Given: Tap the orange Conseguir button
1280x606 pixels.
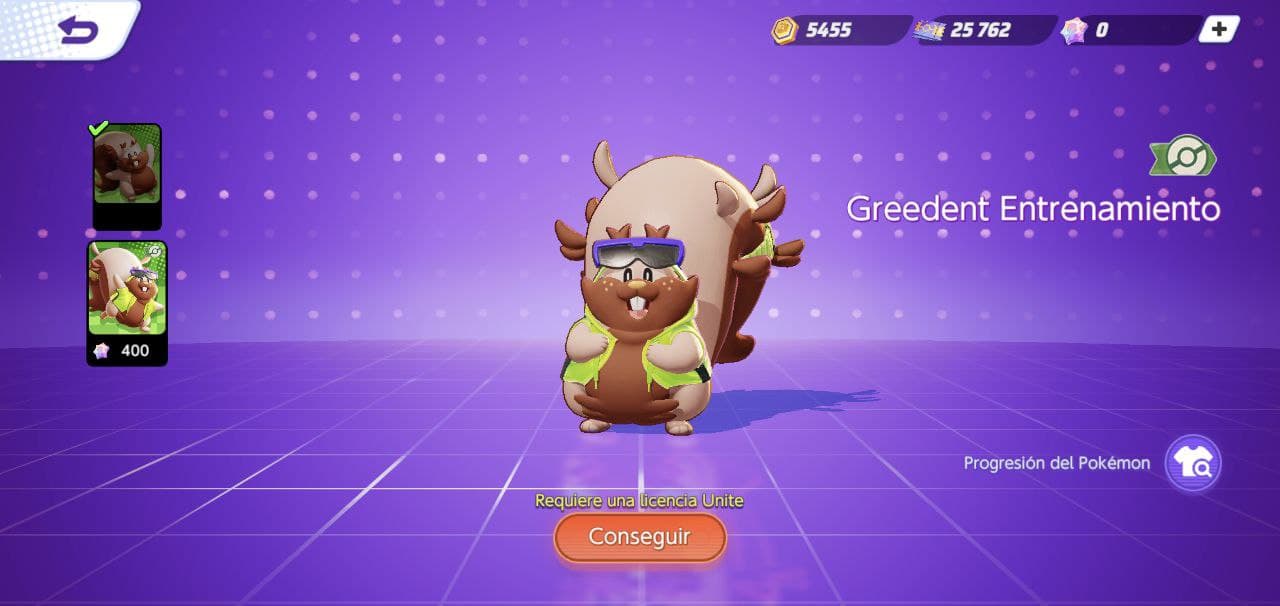Looking at the screenshot, I should tap(640, 537).
